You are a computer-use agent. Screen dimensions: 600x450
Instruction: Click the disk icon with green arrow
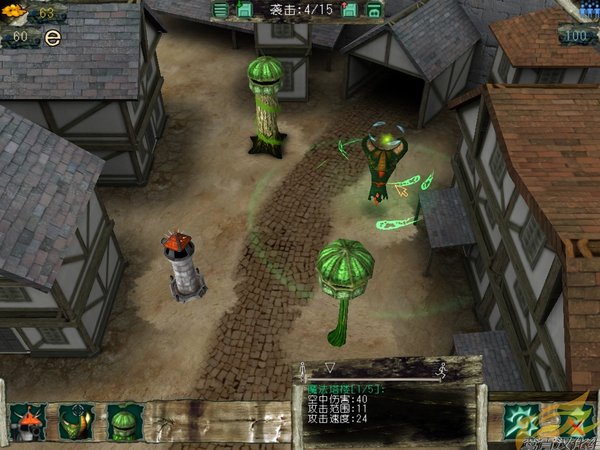[x=245, y=10]
